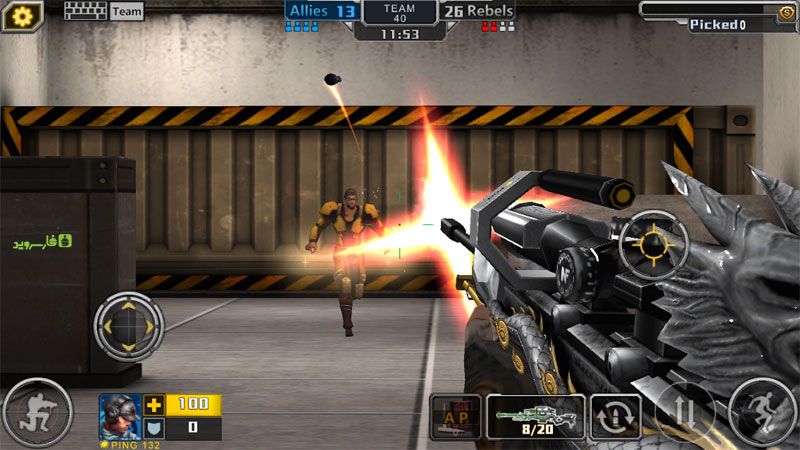Click the gold coin Picked counter icon
The image size is (800, 450).
[786, 12]
